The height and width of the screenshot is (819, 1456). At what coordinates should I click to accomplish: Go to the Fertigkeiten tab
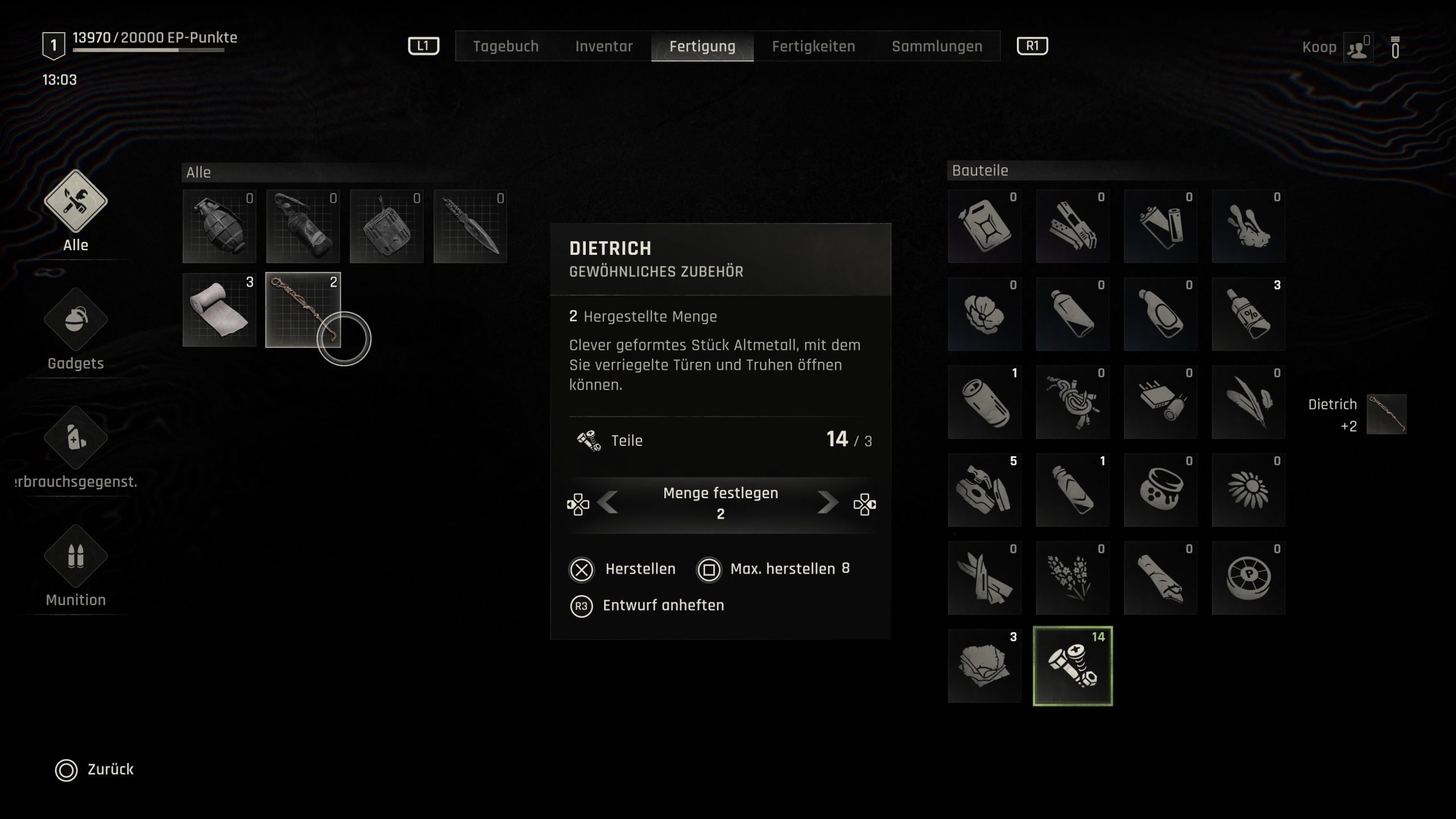pos(813,46)
